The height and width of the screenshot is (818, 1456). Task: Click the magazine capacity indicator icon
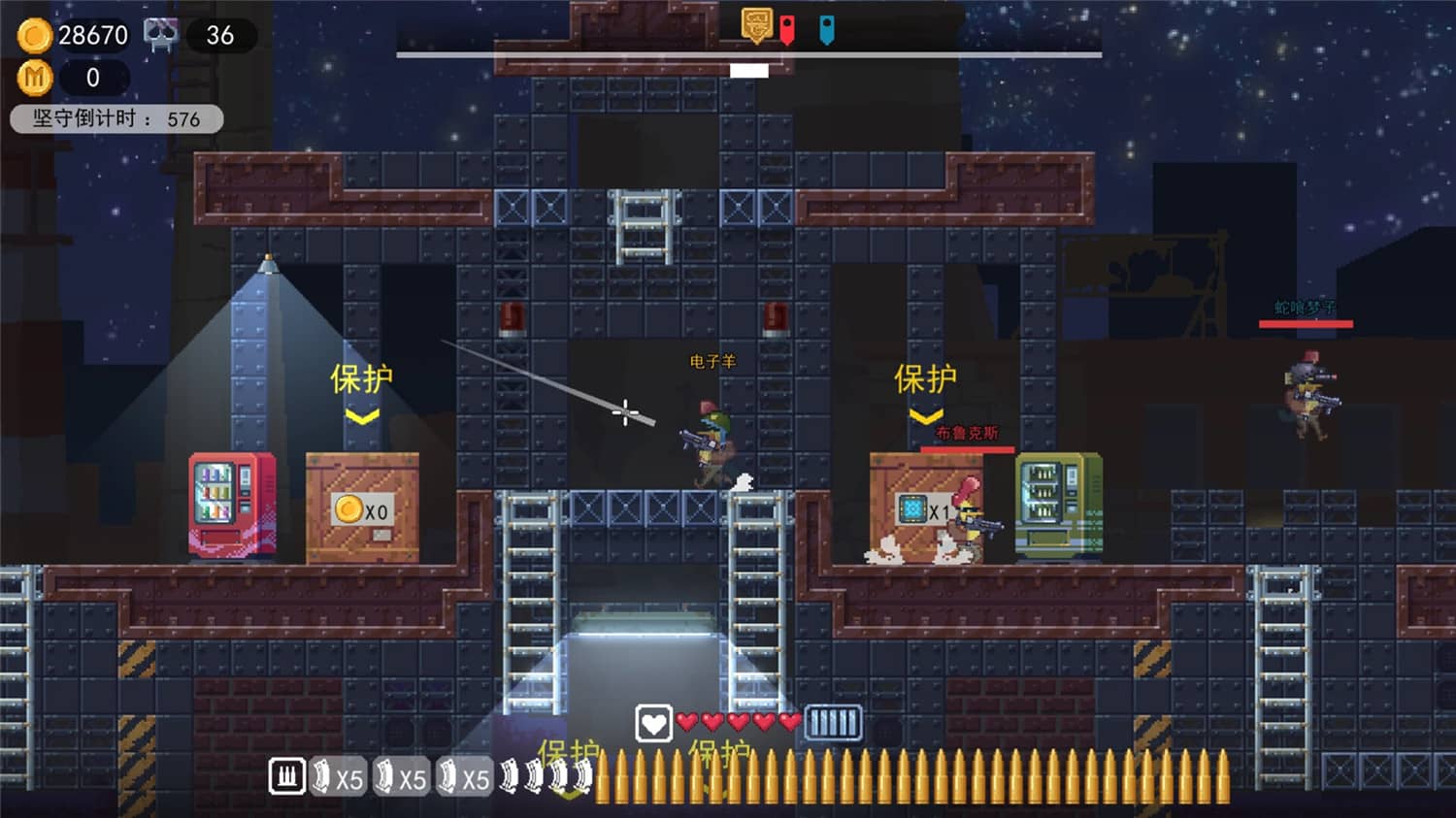coord(833,721)
